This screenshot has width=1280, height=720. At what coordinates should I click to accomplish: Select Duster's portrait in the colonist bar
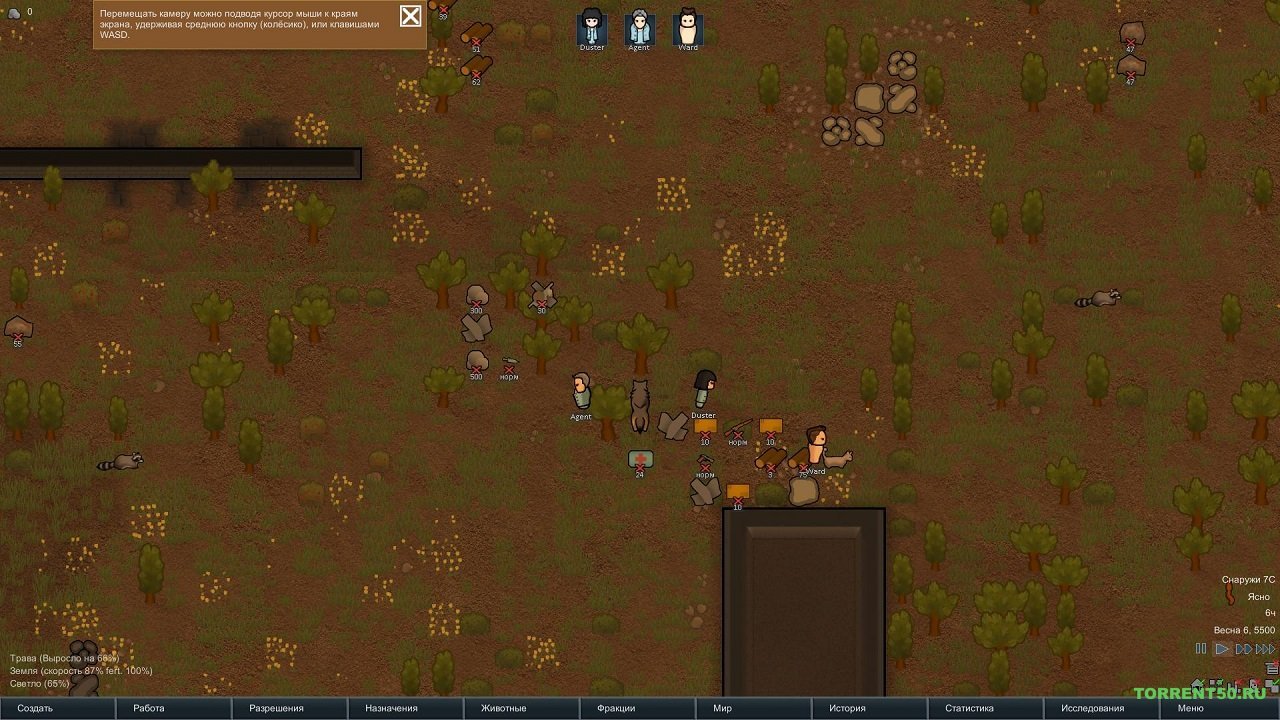[x=590, y=27]
